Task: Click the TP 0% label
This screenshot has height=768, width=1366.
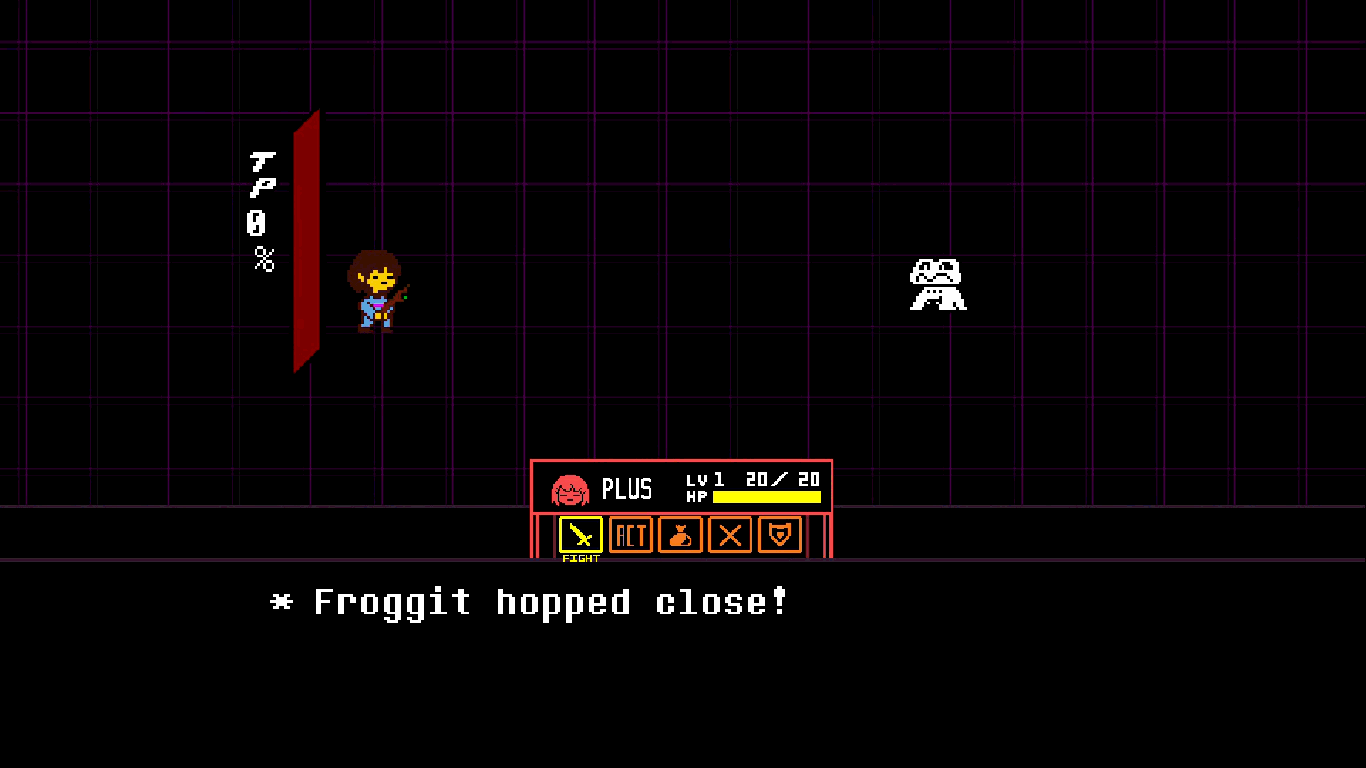Action: click(262, 210)
